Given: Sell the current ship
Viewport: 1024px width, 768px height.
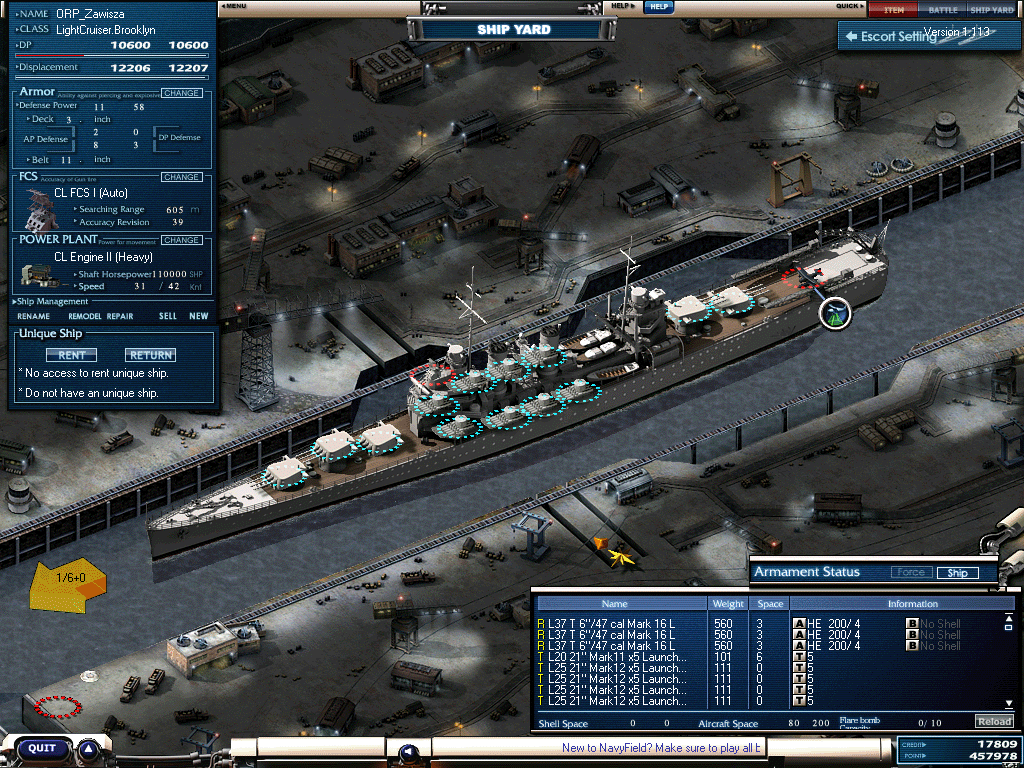Looking at the screenshot, I should pyautogui.click(x=167, y=316).
